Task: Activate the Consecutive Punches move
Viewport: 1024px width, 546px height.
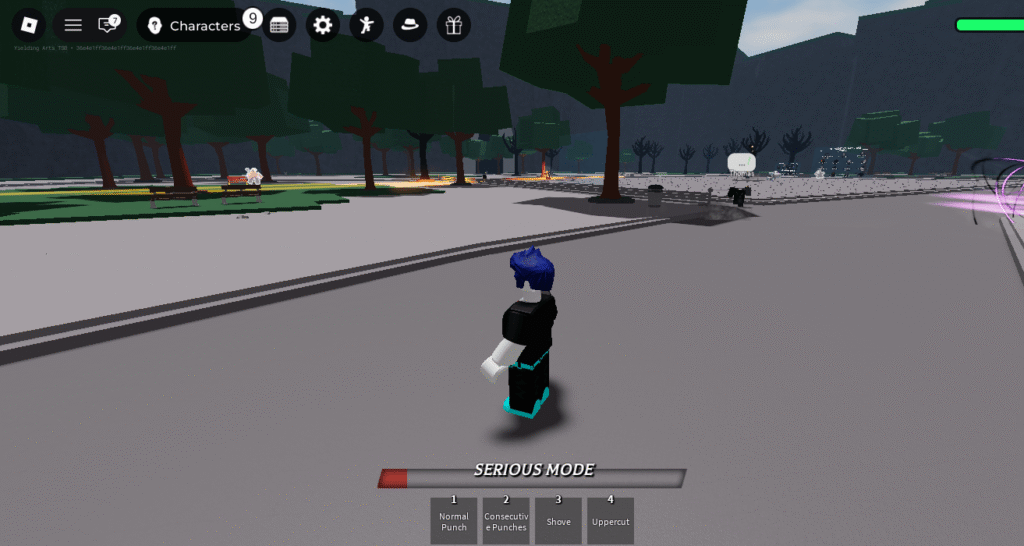Action: point(506,520)
